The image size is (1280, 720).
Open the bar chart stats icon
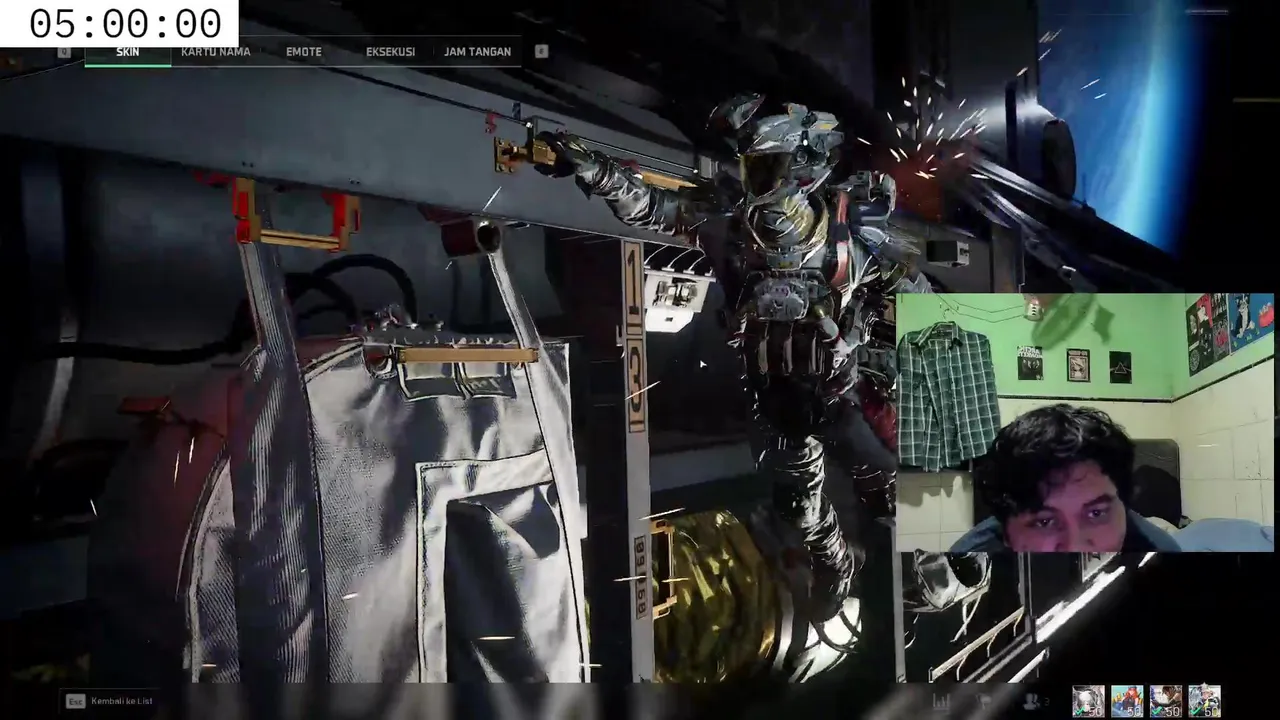(x=941, y=702)
